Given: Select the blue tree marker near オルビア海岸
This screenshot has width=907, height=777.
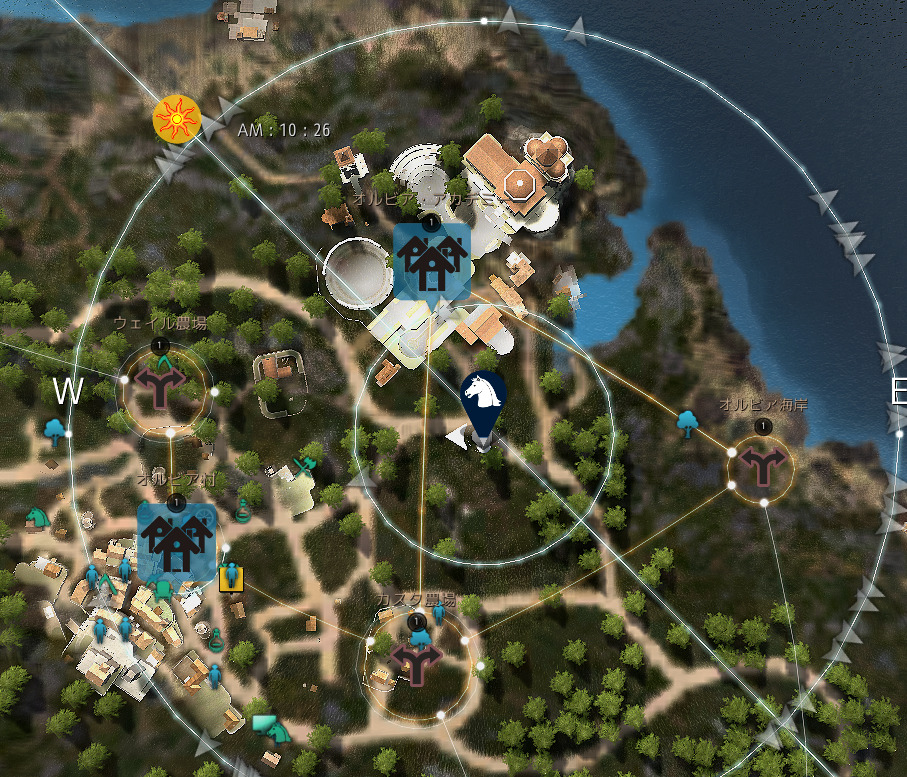Looking at the screenshot, I should pos(687,423).
